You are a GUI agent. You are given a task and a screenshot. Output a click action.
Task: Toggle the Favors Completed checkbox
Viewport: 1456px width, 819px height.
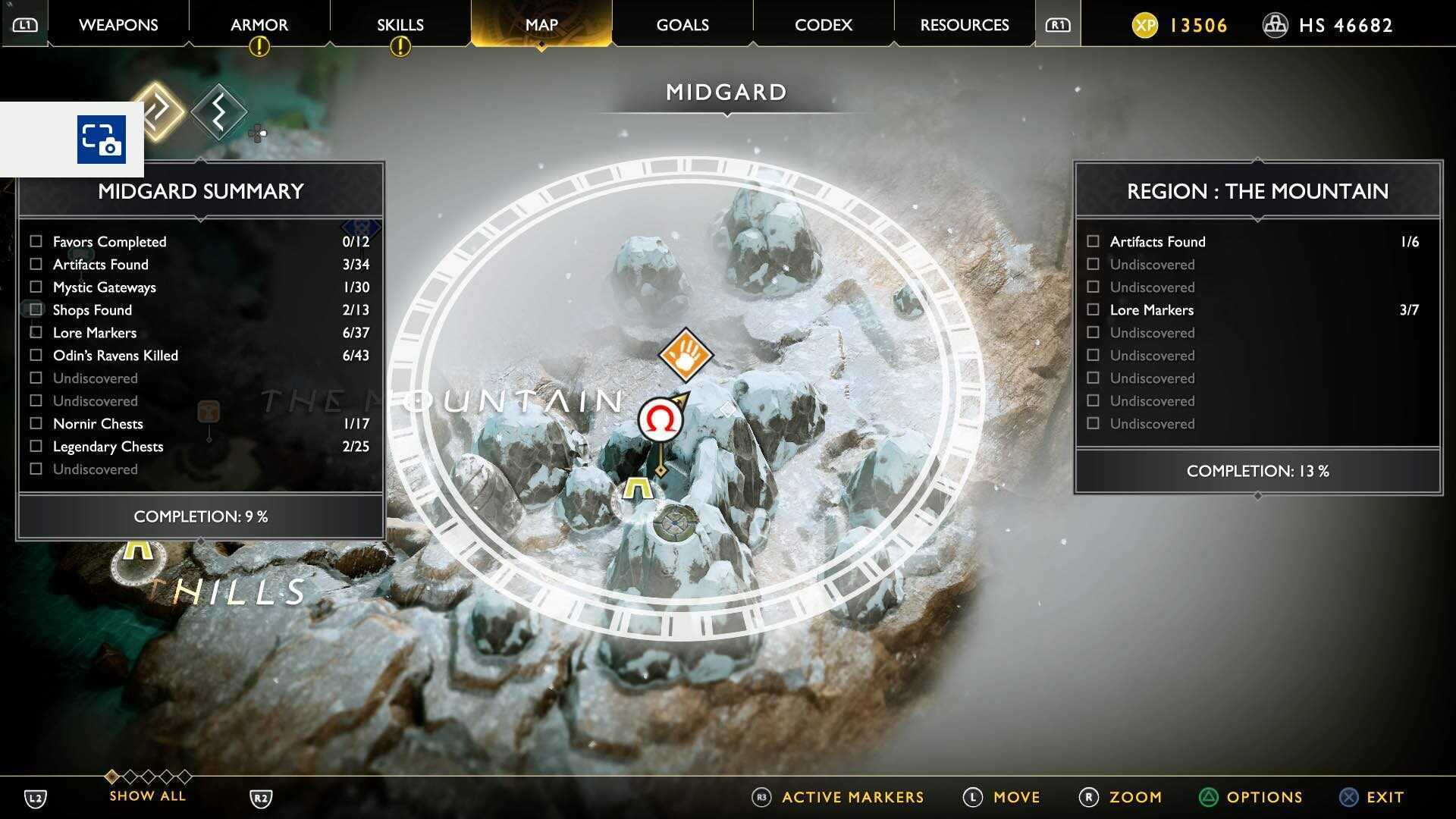click(x=35, y=241)
